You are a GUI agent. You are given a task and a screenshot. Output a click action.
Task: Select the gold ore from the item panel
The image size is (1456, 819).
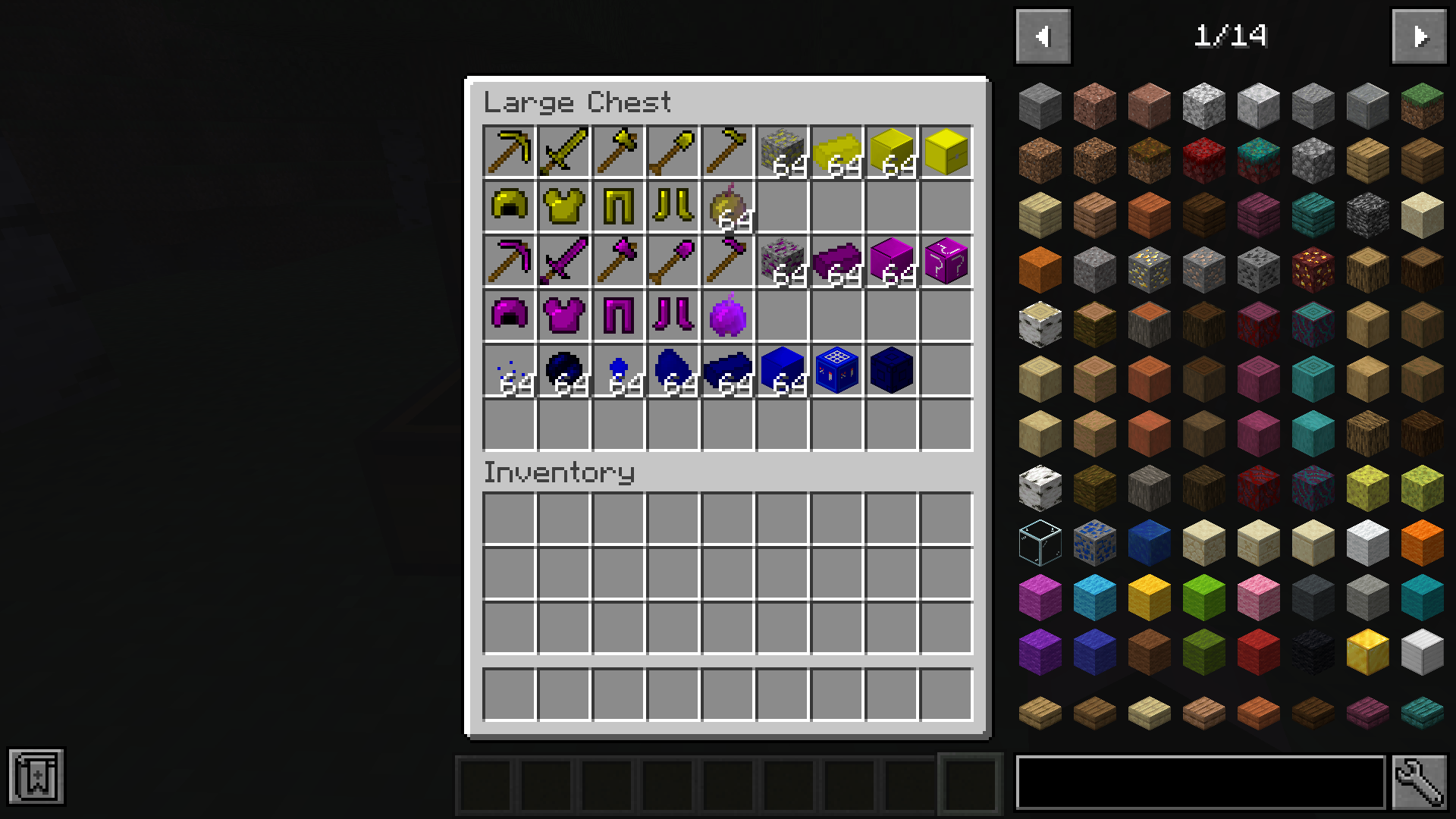click(1149, 269)
